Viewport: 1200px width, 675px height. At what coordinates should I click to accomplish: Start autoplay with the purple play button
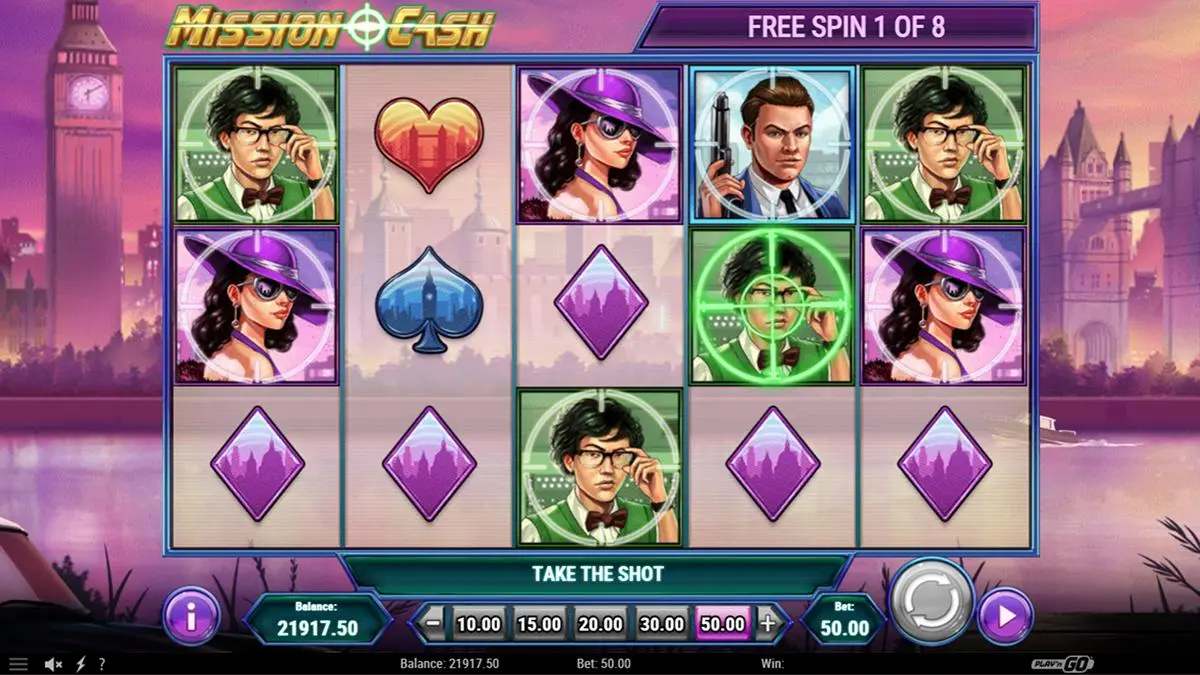coord(1006,616)
